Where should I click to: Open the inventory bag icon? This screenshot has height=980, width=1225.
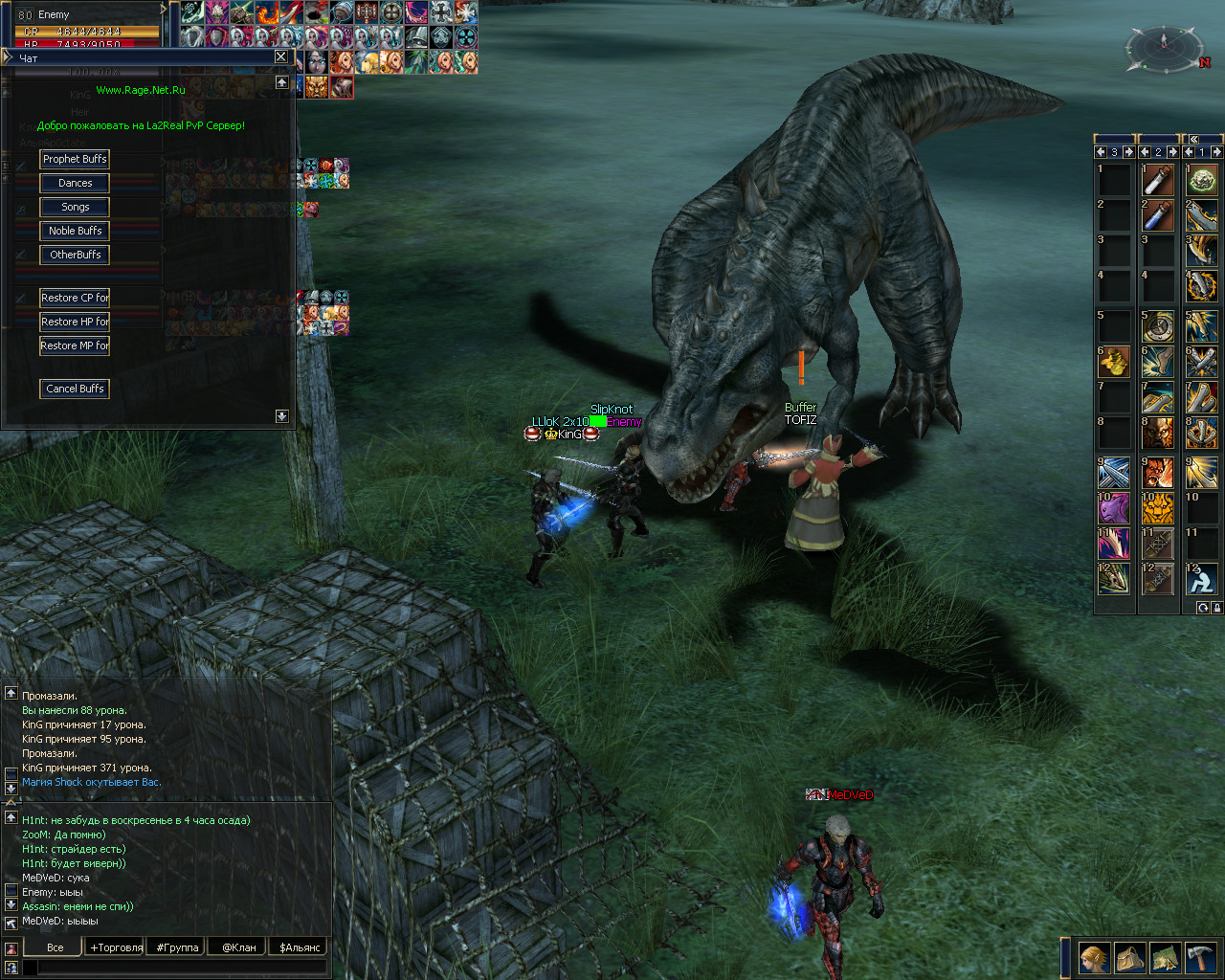pyautogui.click(x=1130, y=957)
